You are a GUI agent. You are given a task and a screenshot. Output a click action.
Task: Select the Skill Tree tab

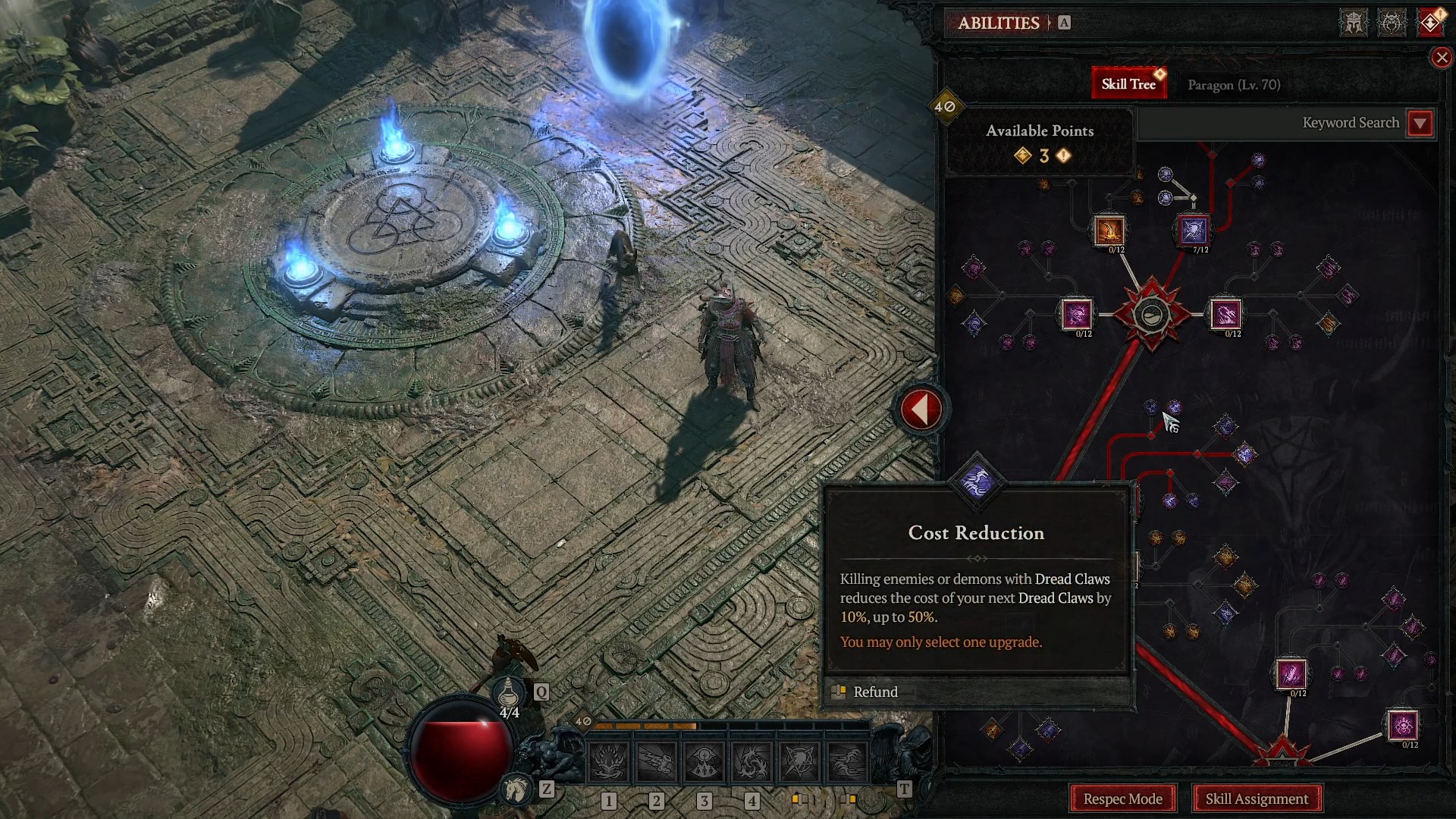point(1129,82)
